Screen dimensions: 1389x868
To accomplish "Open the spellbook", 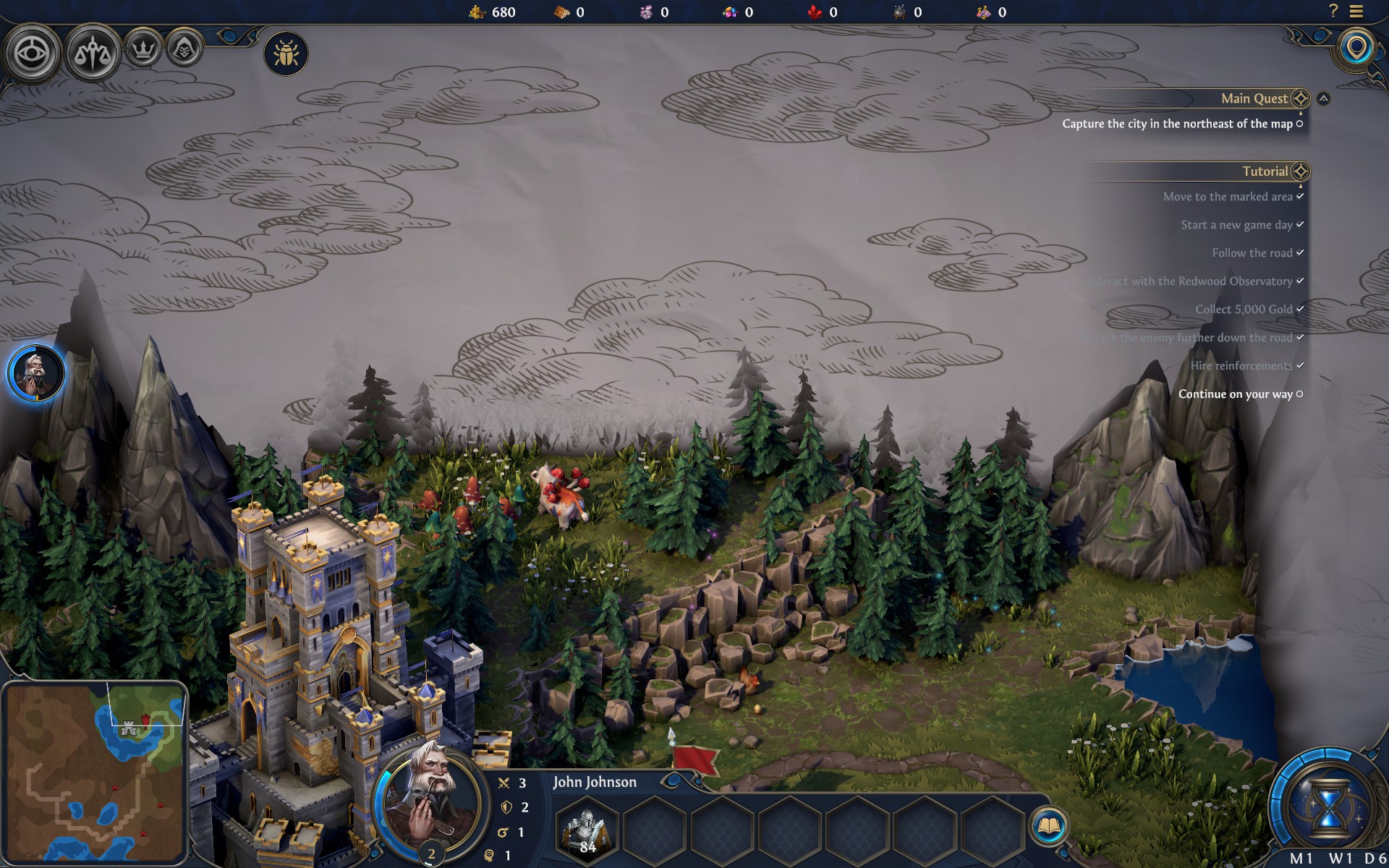I will (1048, 826).
